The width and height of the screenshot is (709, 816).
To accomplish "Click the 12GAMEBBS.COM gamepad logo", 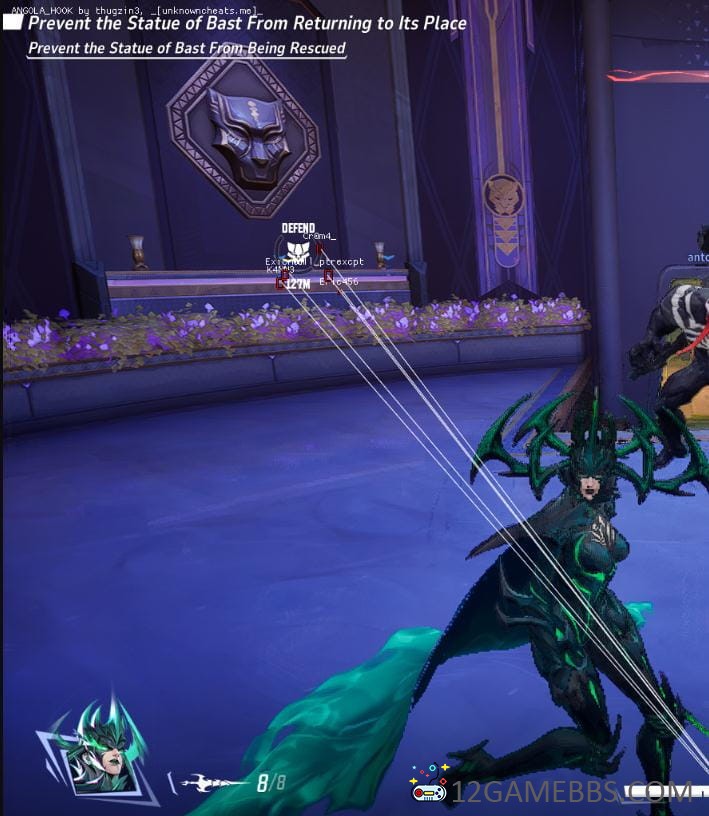I will tap(429, 790).
